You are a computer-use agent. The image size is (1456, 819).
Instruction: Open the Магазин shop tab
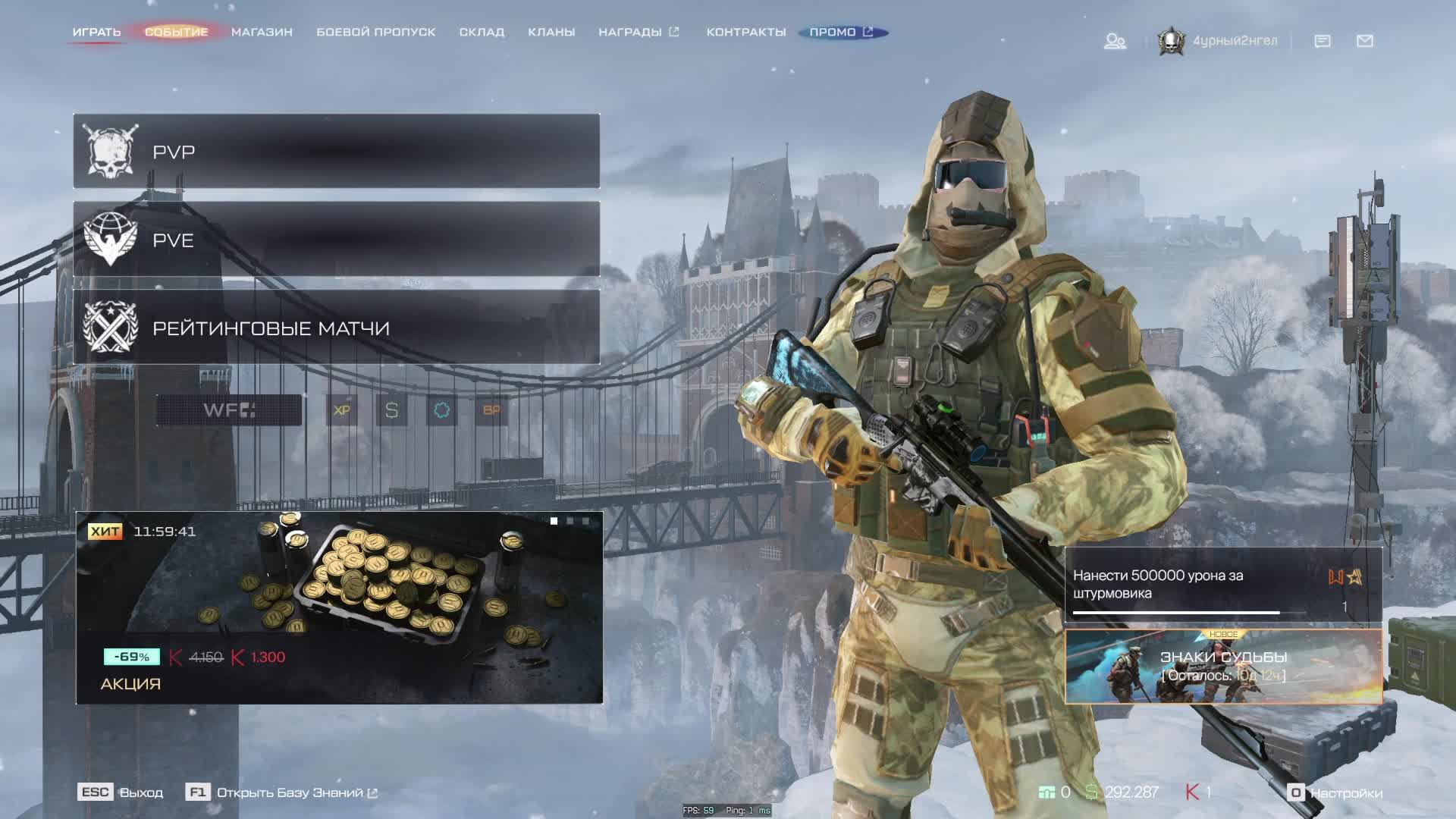coord(262,32)
